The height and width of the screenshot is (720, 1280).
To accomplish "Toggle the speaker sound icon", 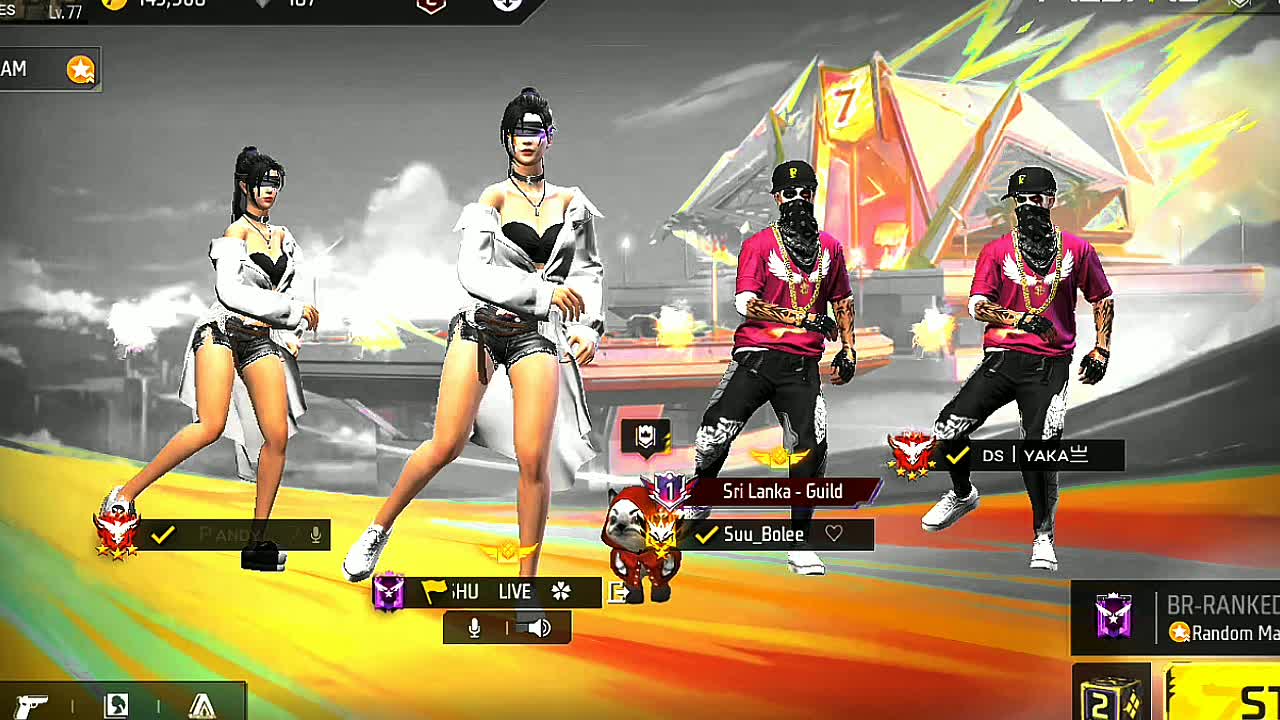I will (x=540, y=628).
